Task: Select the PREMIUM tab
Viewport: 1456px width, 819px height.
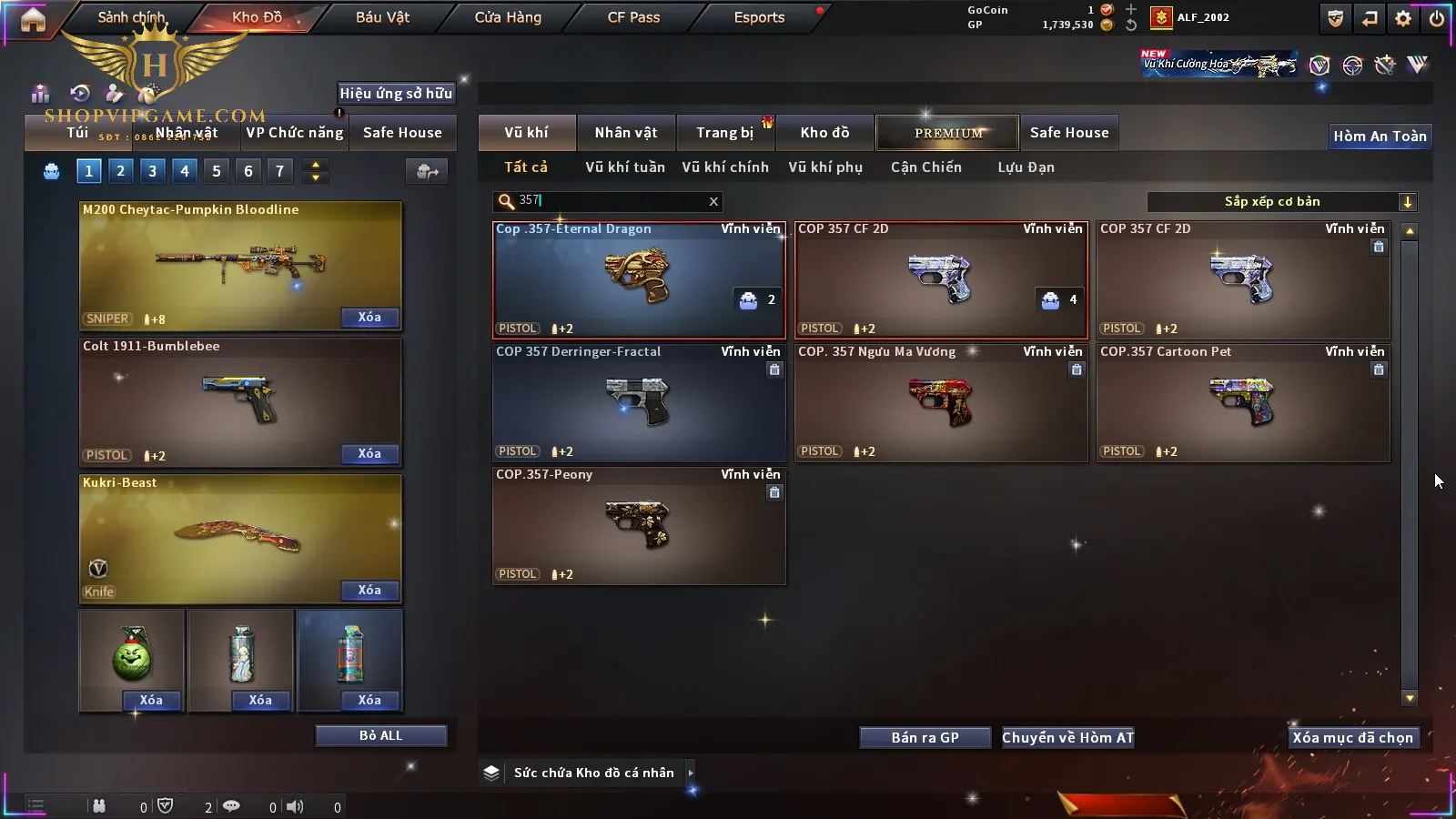Action: (948, 133)
